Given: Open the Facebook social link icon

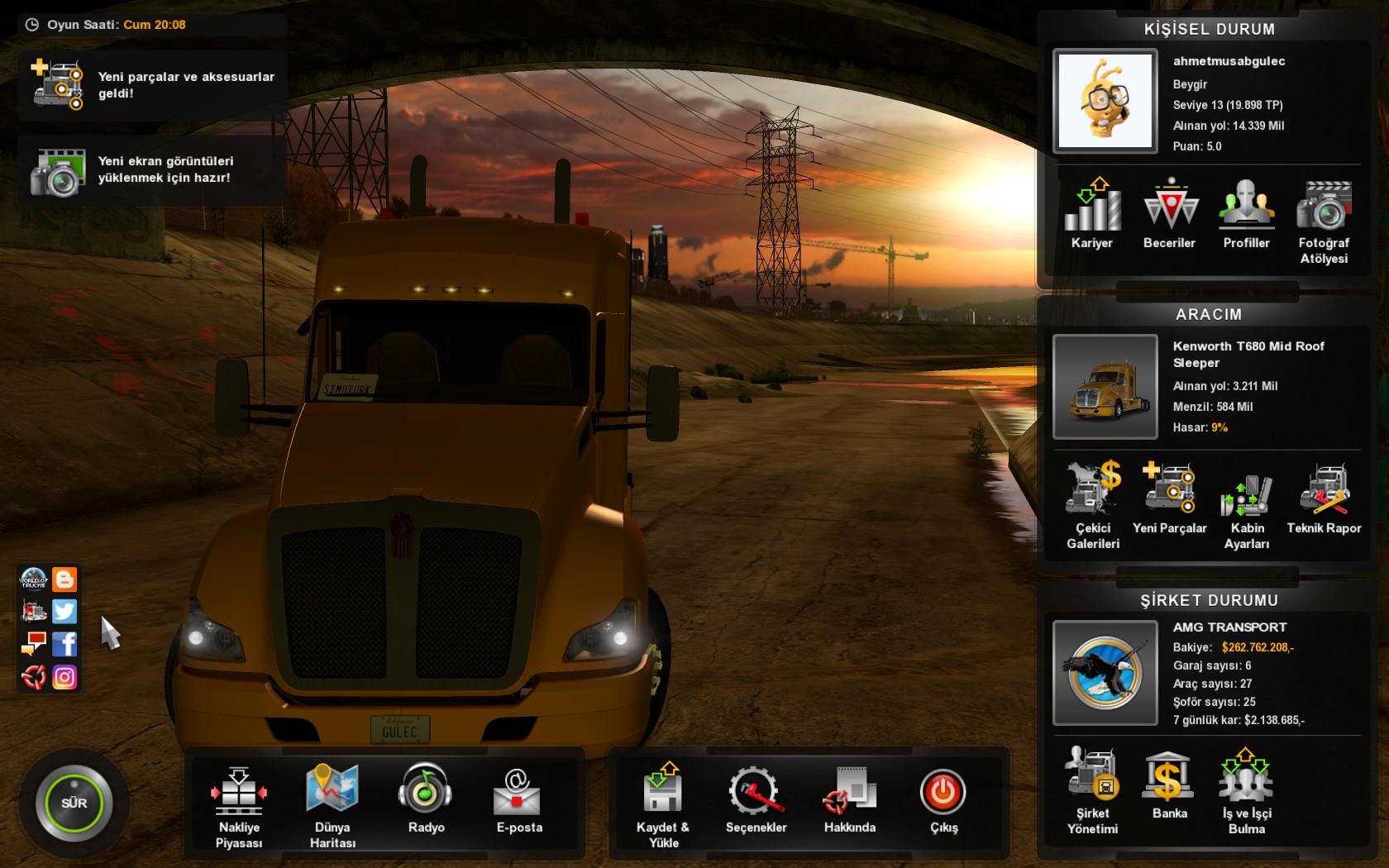Looking at the screenshot, I should pos(64,644).
